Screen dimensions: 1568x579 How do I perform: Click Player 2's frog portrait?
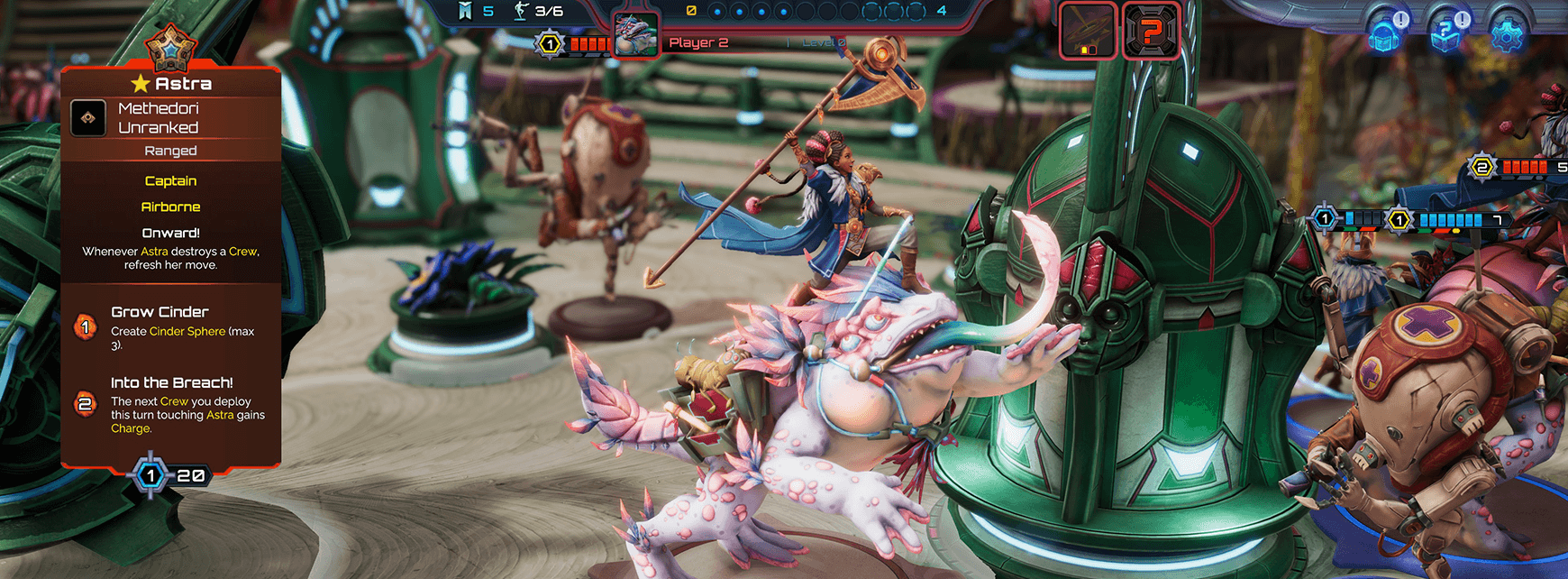coord(636,36)
